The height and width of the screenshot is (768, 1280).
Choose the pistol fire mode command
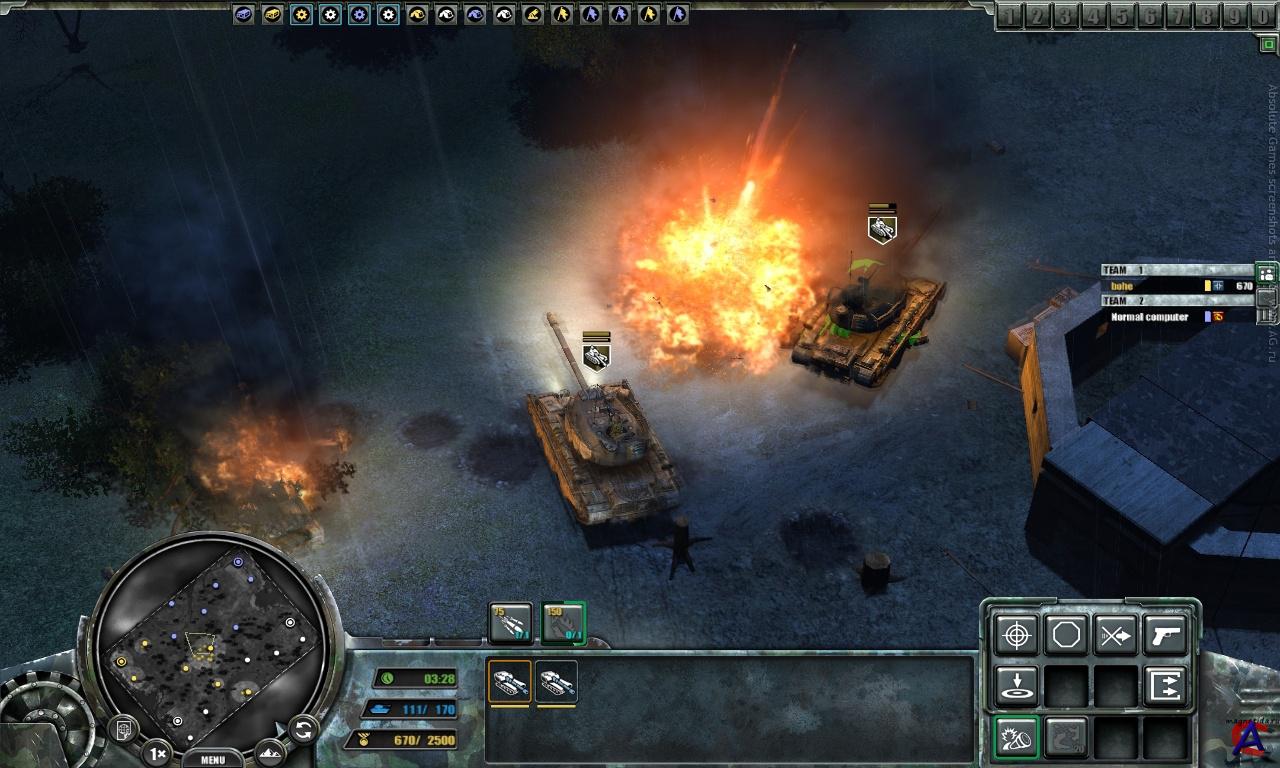click(x=1165, y=635)
